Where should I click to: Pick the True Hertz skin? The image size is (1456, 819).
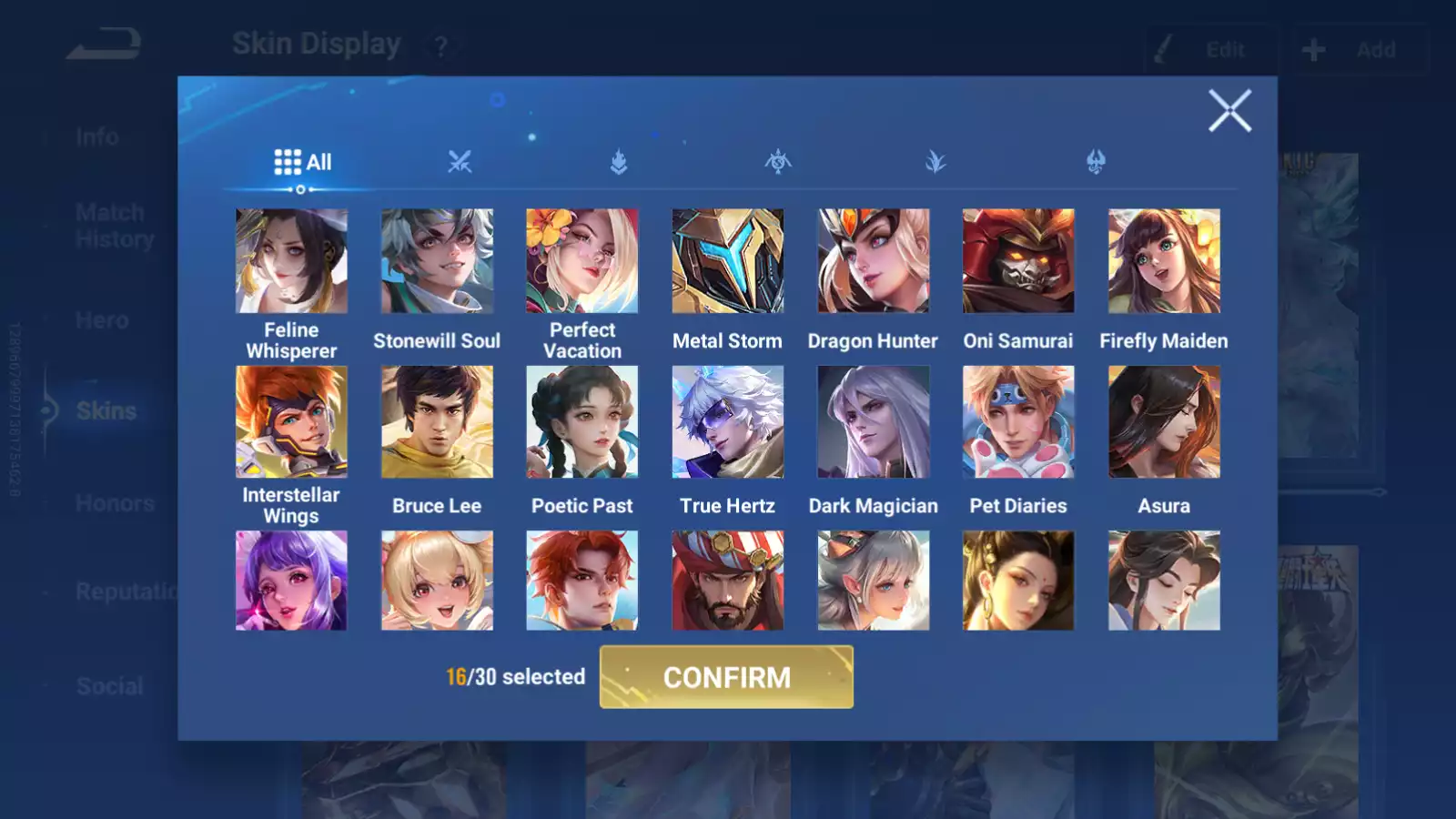click(x=727, y=422)
